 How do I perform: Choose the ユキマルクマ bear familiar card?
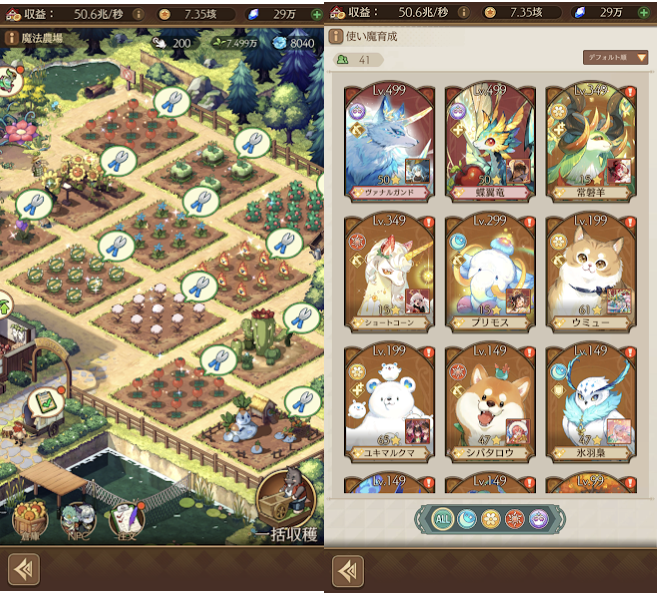pos(388,402)
